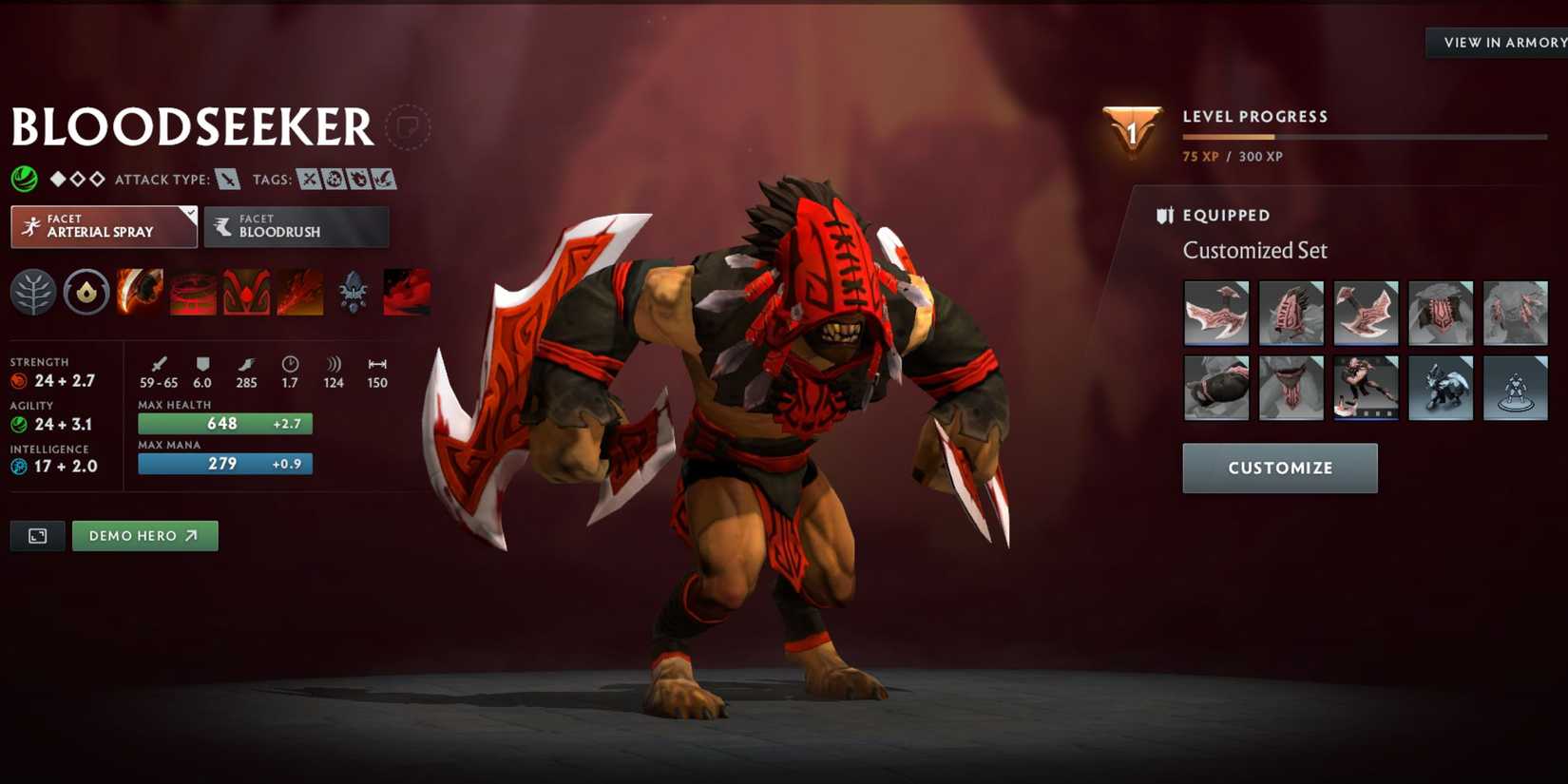The image size is (1568, 784).
Task: Click the innate ability droplet icon
Action: (87, 293)
